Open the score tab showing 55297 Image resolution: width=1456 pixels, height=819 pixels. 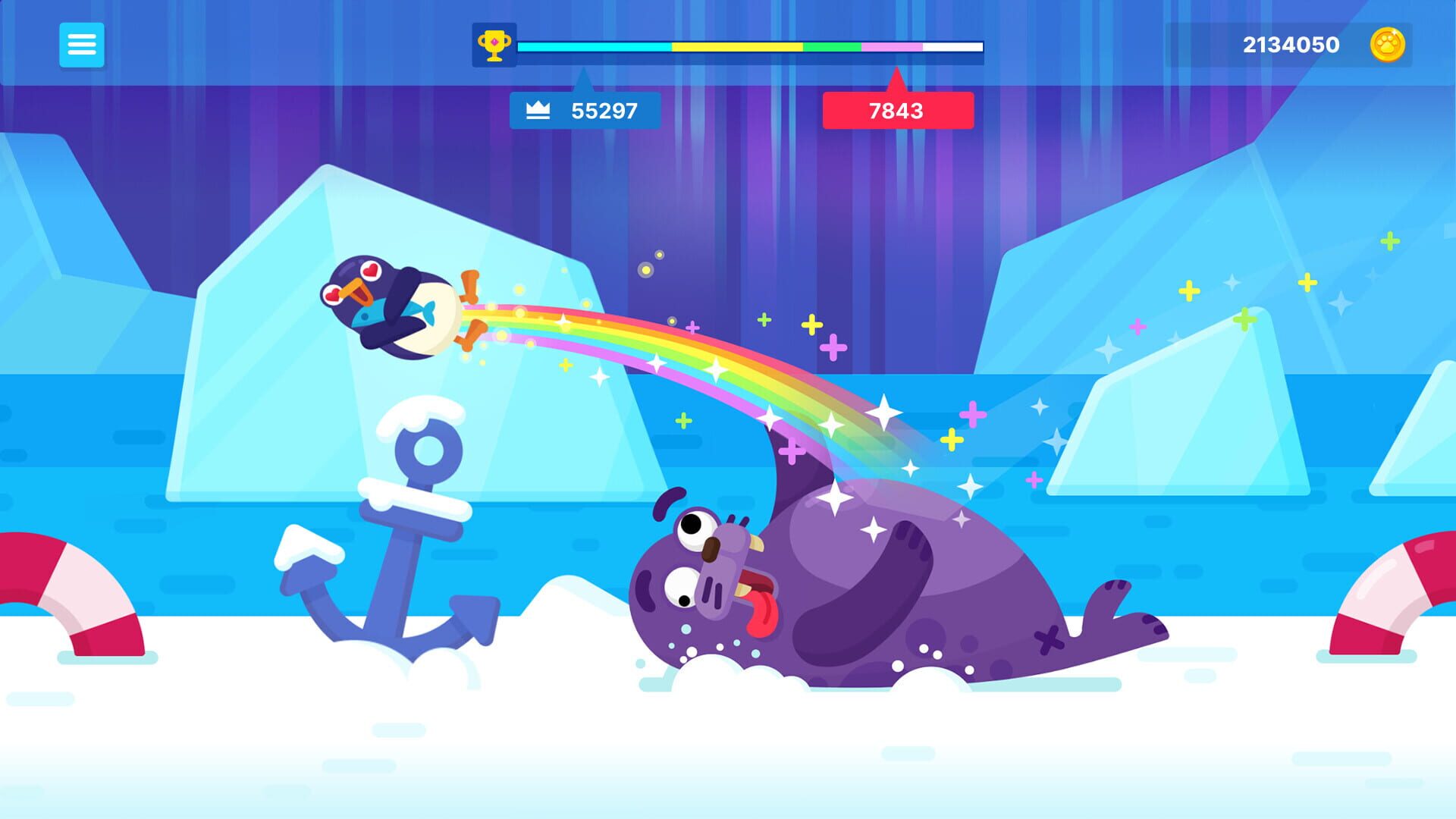[x=603, y=111]
